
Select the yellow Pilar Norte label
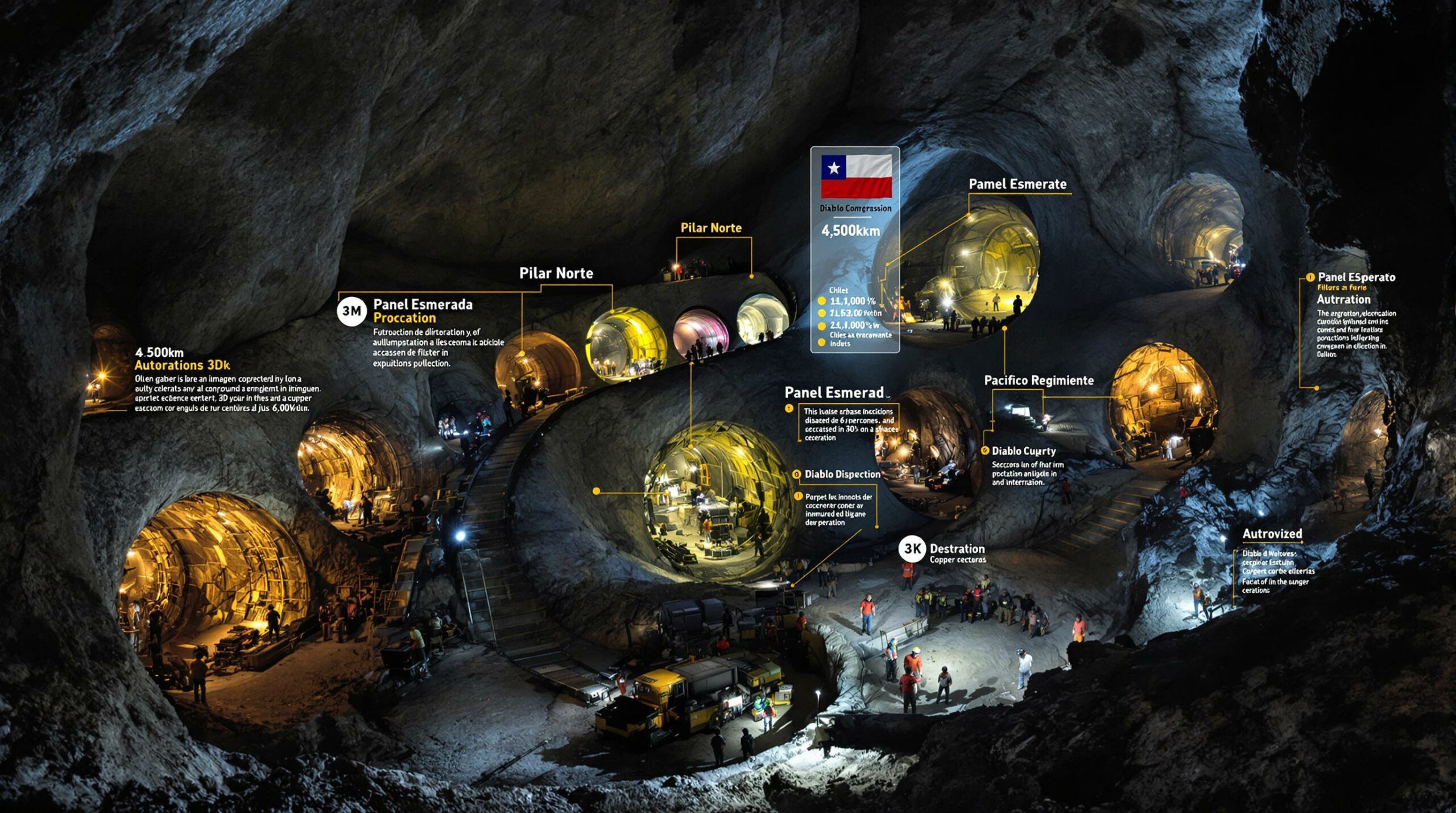(711, 228)
